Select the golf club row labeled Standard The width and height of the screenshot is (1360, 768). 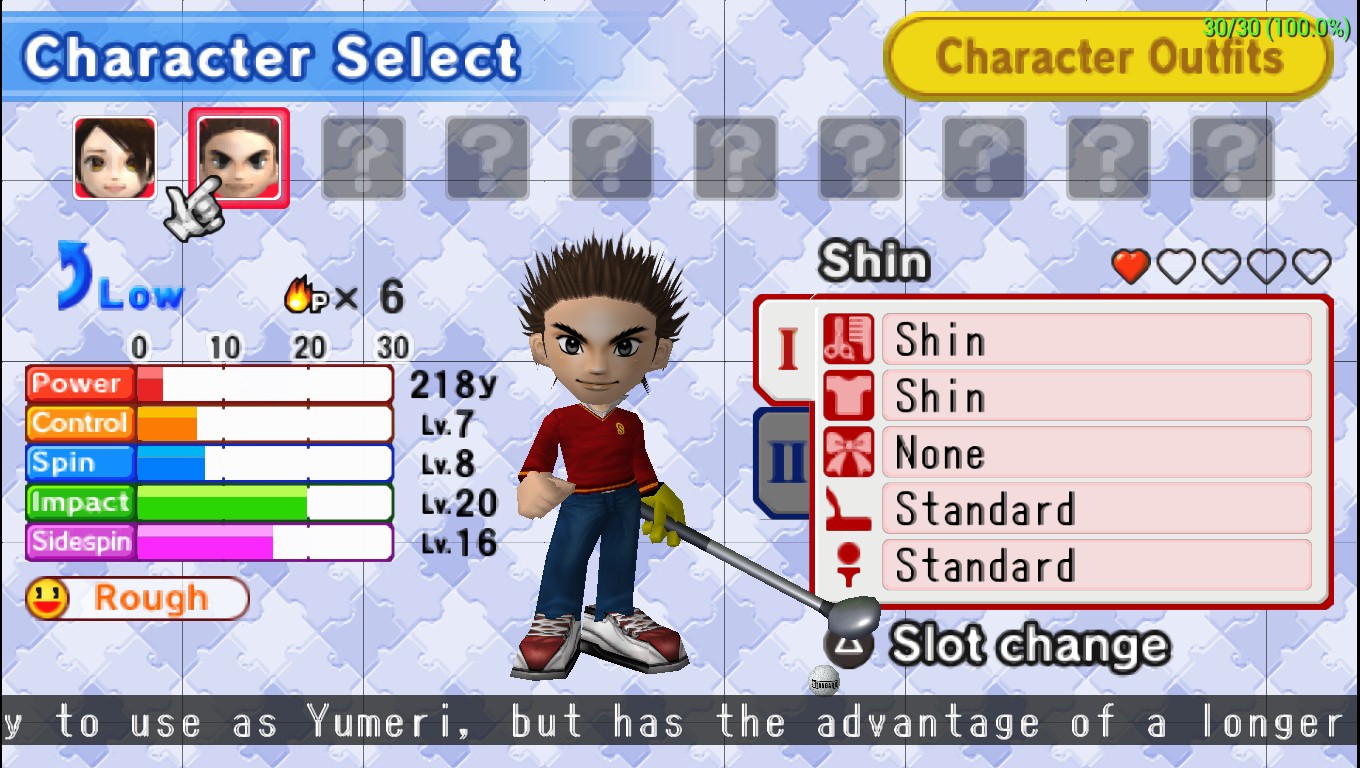(x=1067, y=509)
